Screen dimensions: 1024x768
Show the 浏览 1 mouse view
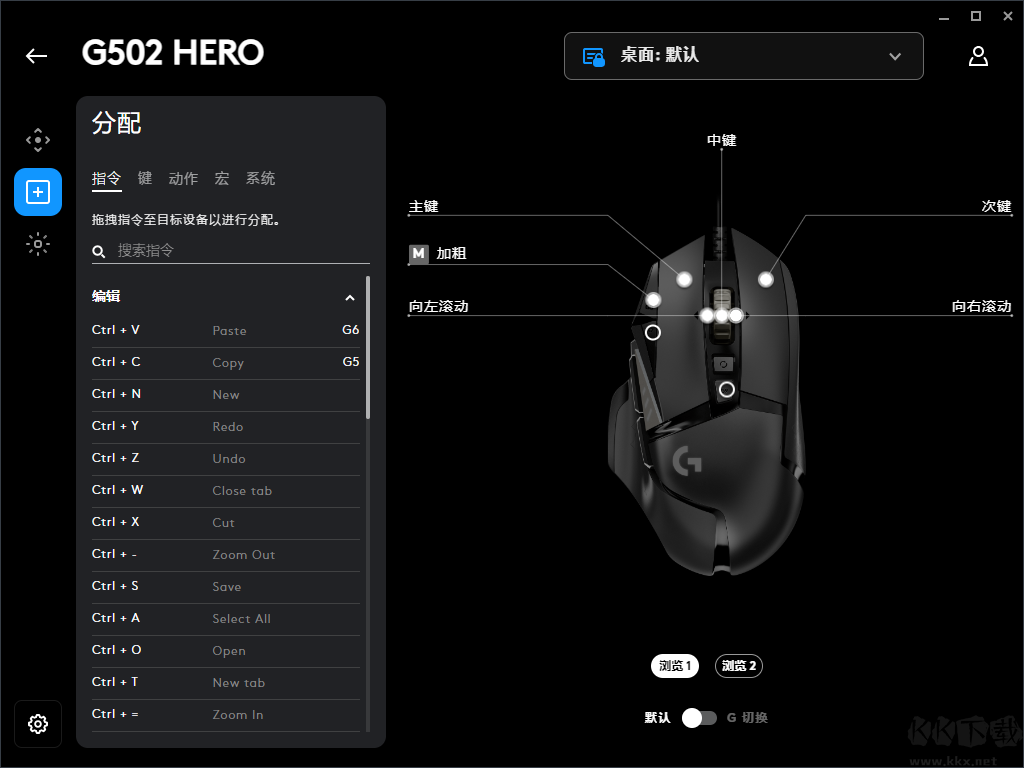675,666
